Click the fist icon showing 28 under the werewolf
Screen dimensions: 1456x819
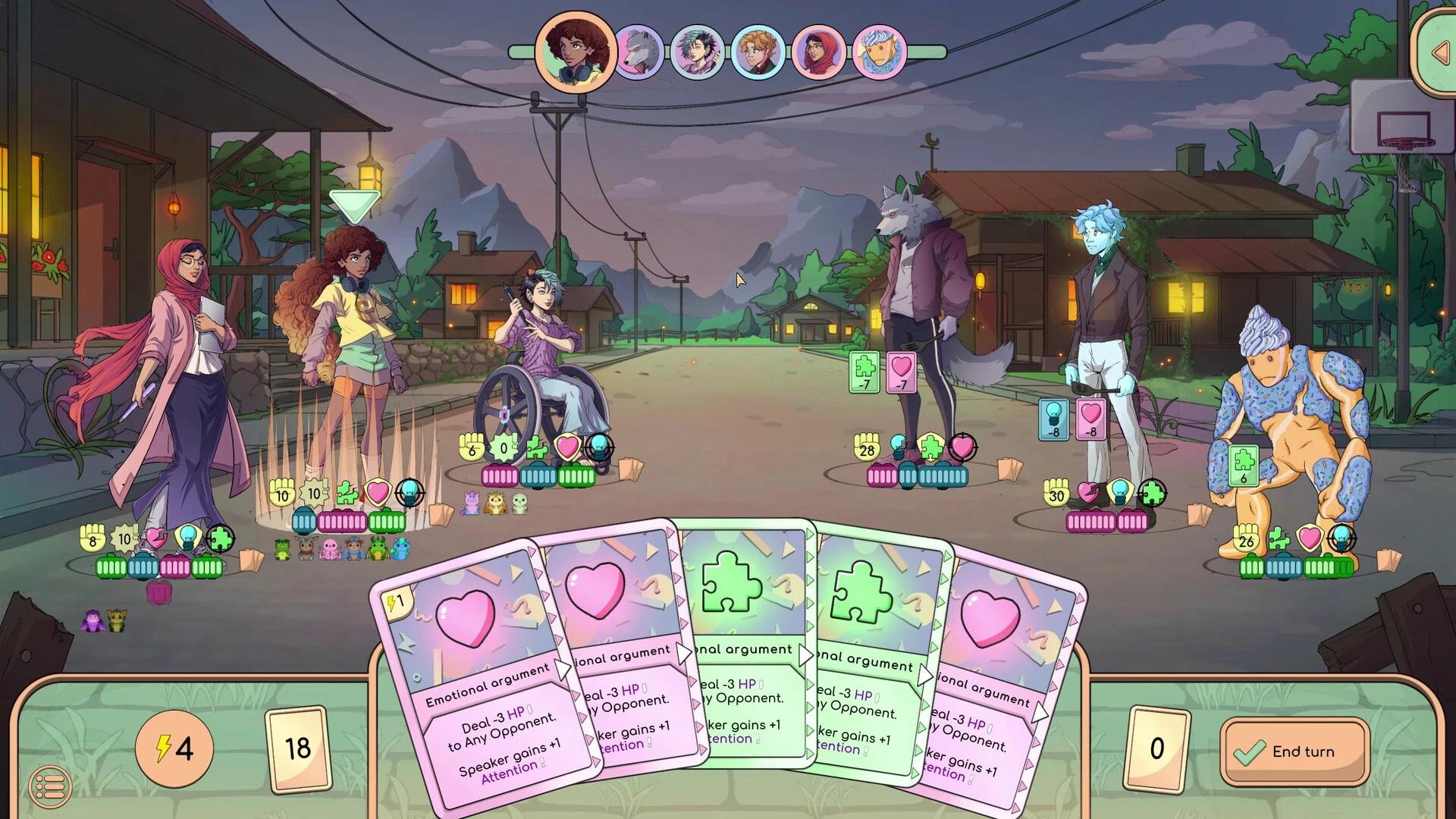click(x=867, y=449)
